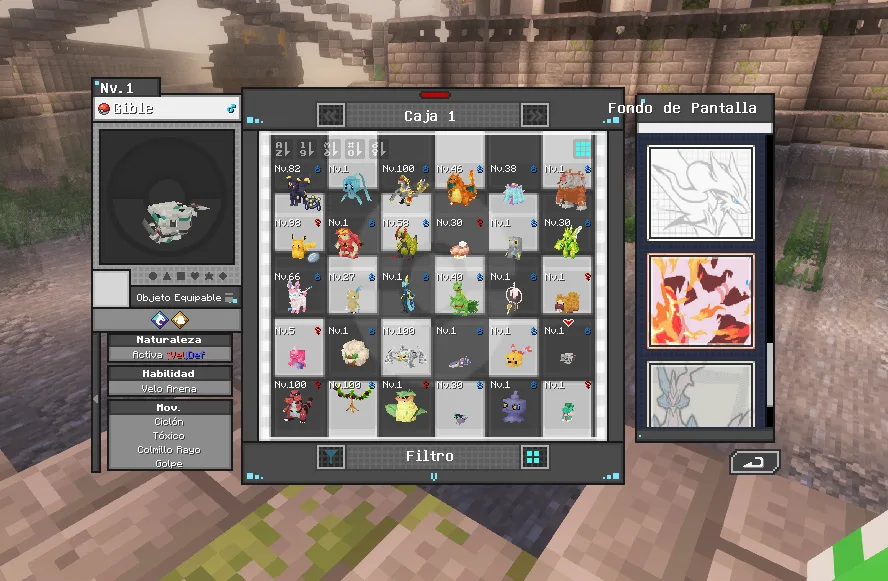
Task: Toggle the grid view button beside Filtro
Action: (535, 457)
